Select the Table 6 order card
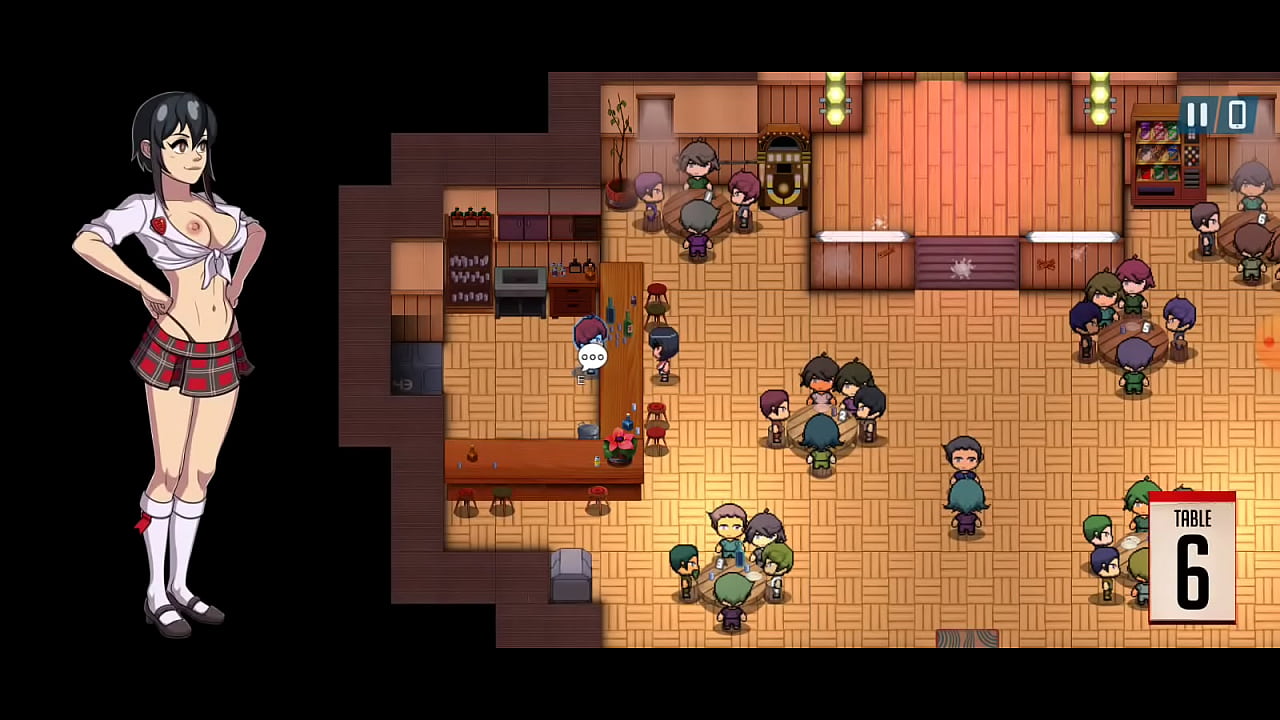The width and height of the screenshot is (1280, 720). 1192,557
